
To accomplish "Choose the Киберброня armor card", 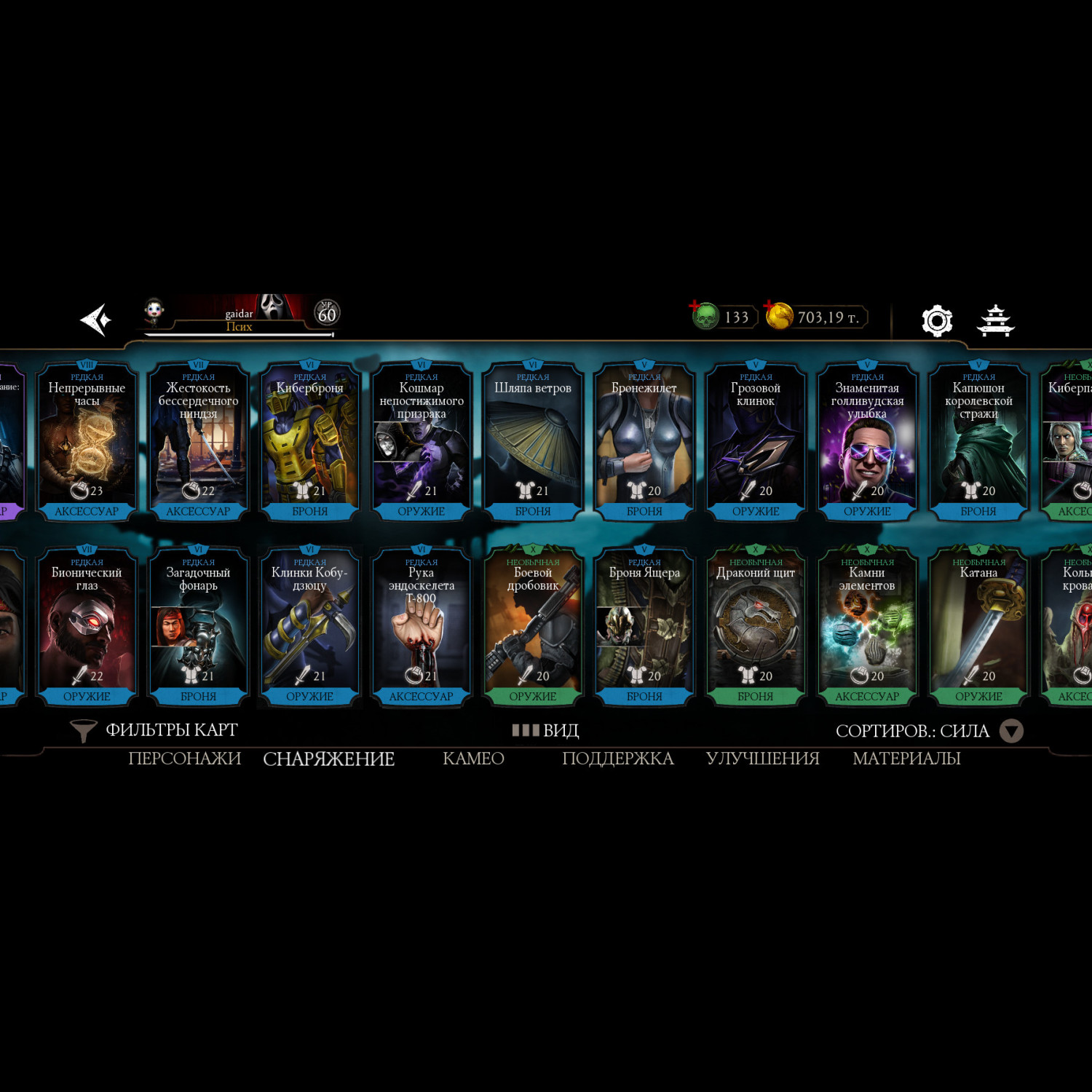I will click(309, 441).
